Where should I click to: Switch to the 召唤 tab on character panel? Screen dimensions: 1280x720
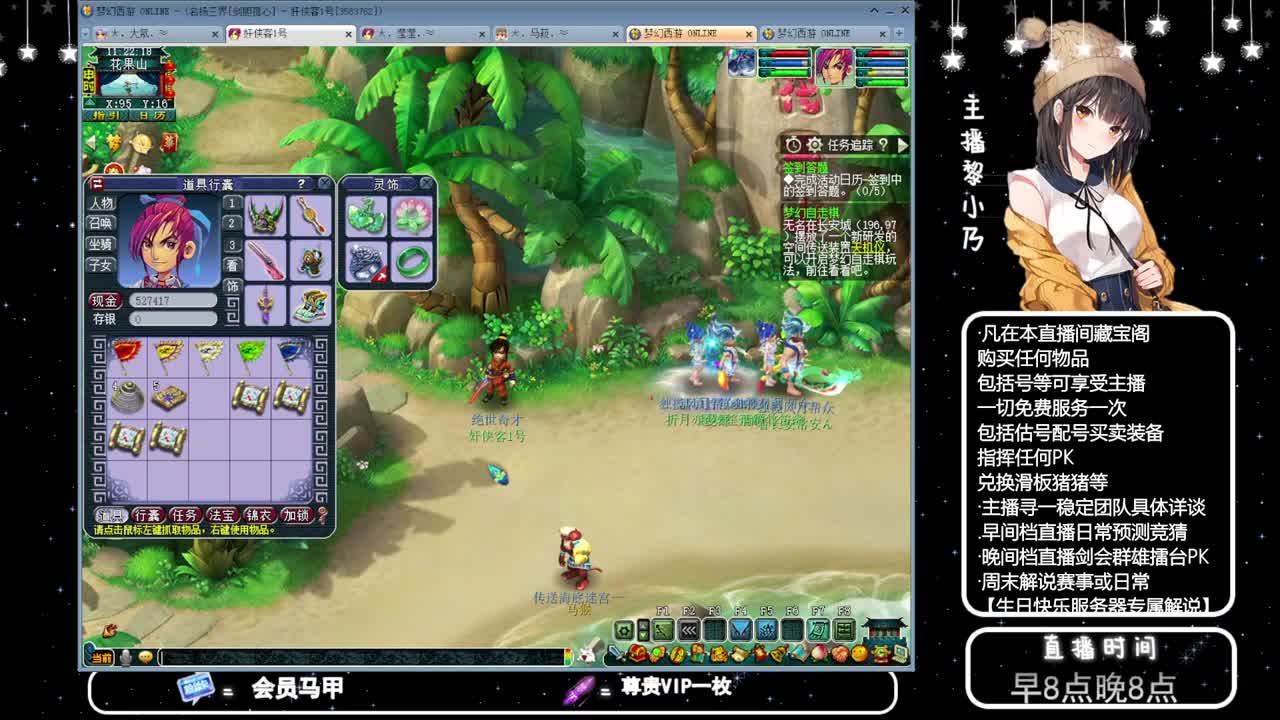click(101, 223)
